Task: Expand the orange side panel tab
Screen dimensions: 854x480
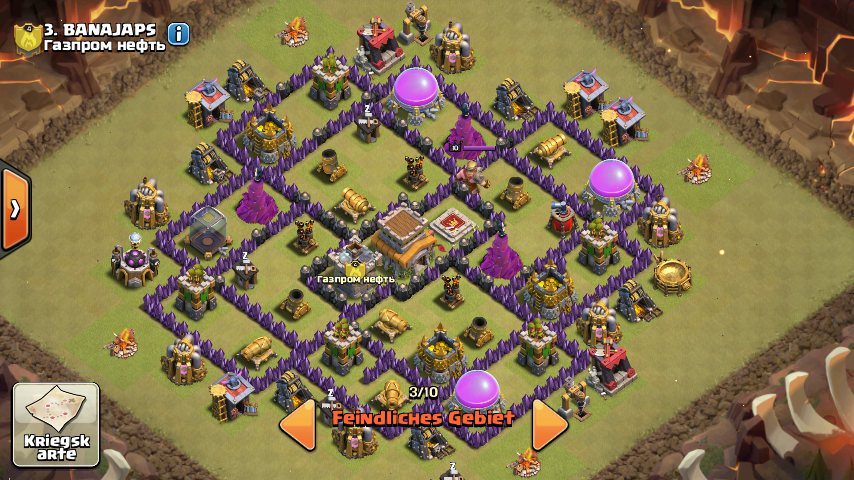Action: pyautogui.click(x=14, y=209)
